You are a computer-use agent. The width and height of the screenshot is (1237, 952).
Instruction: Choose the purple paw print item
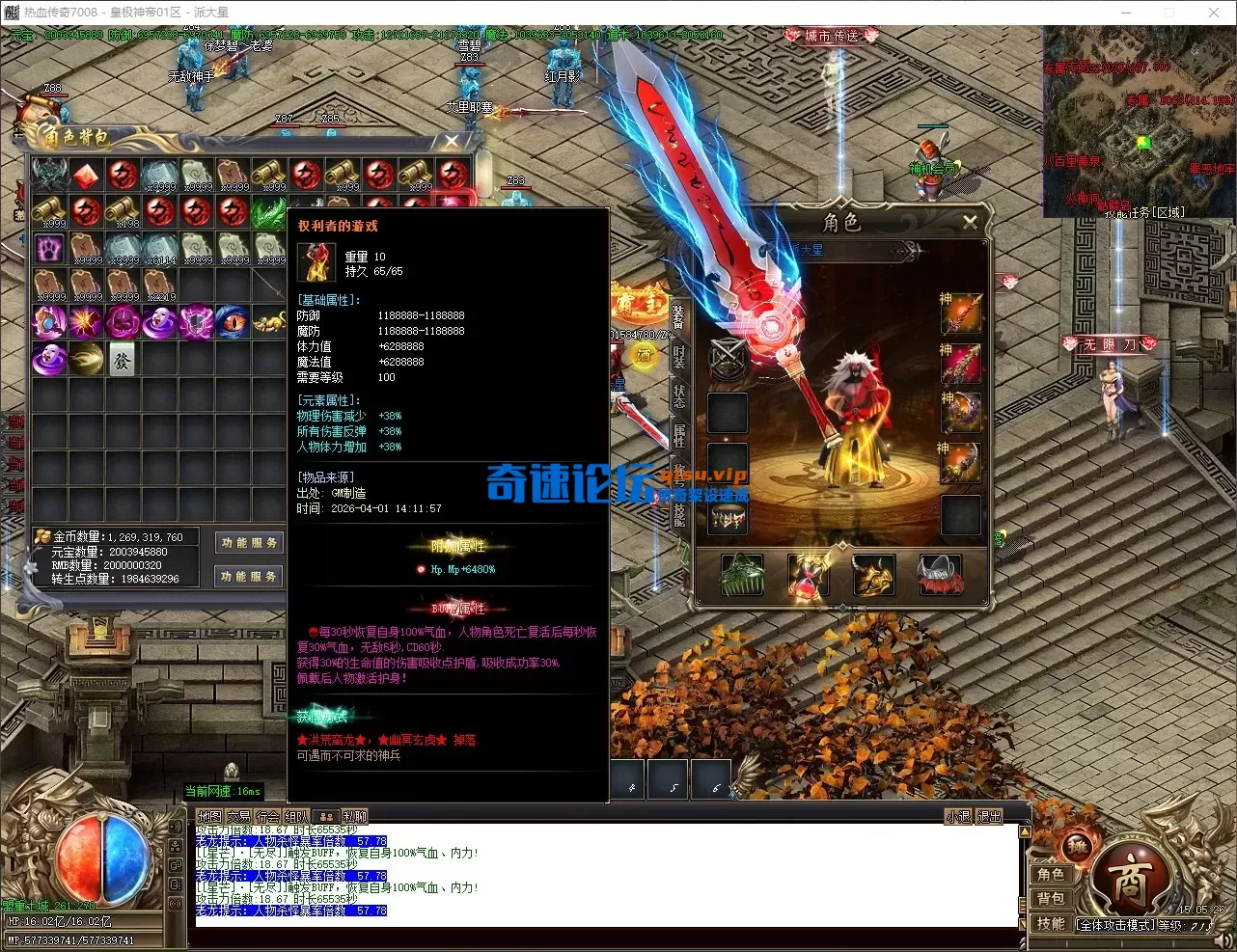click(x=49, y=249)
